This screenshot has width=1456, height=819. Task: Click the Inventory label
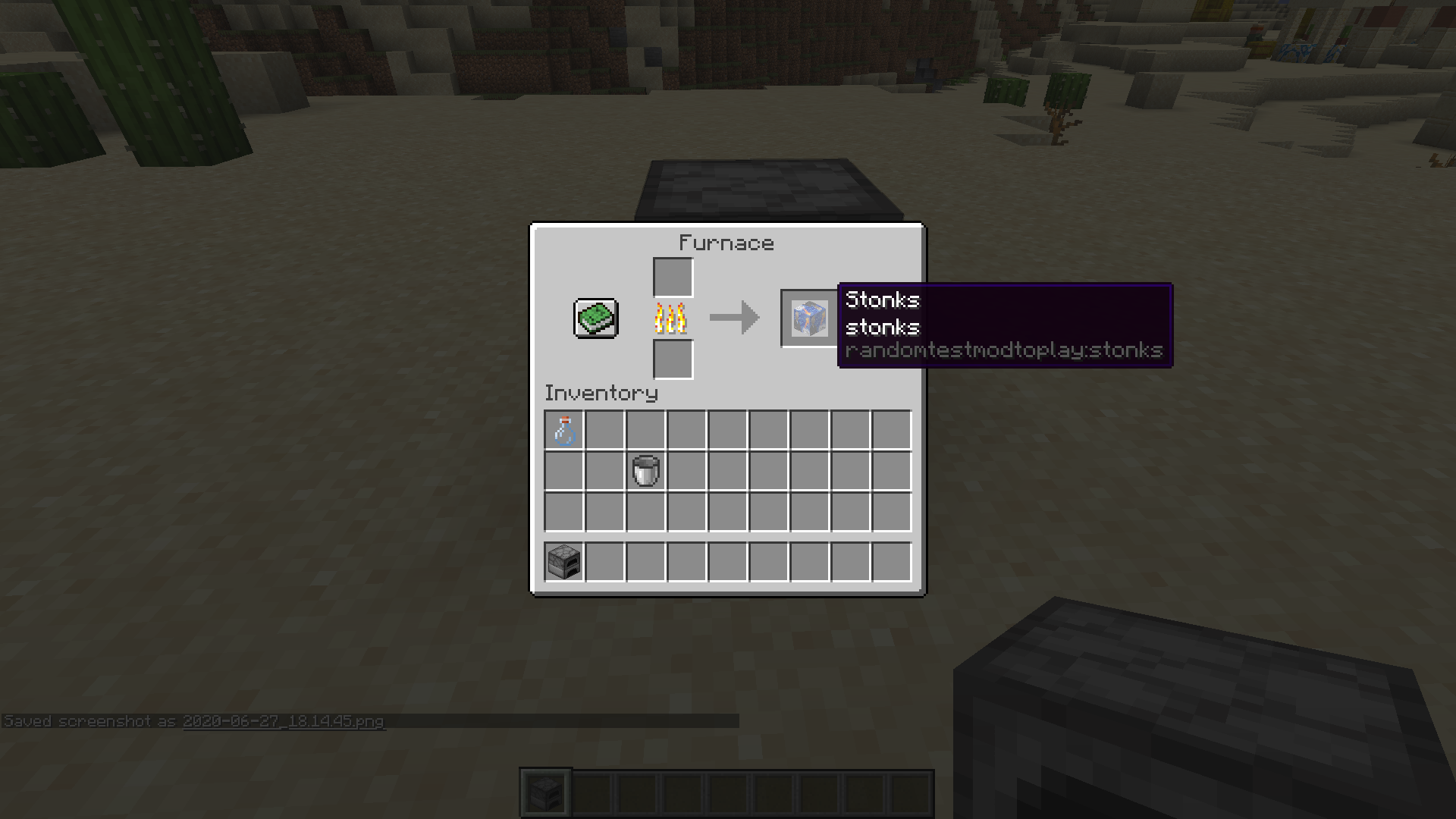click(601, 393)
